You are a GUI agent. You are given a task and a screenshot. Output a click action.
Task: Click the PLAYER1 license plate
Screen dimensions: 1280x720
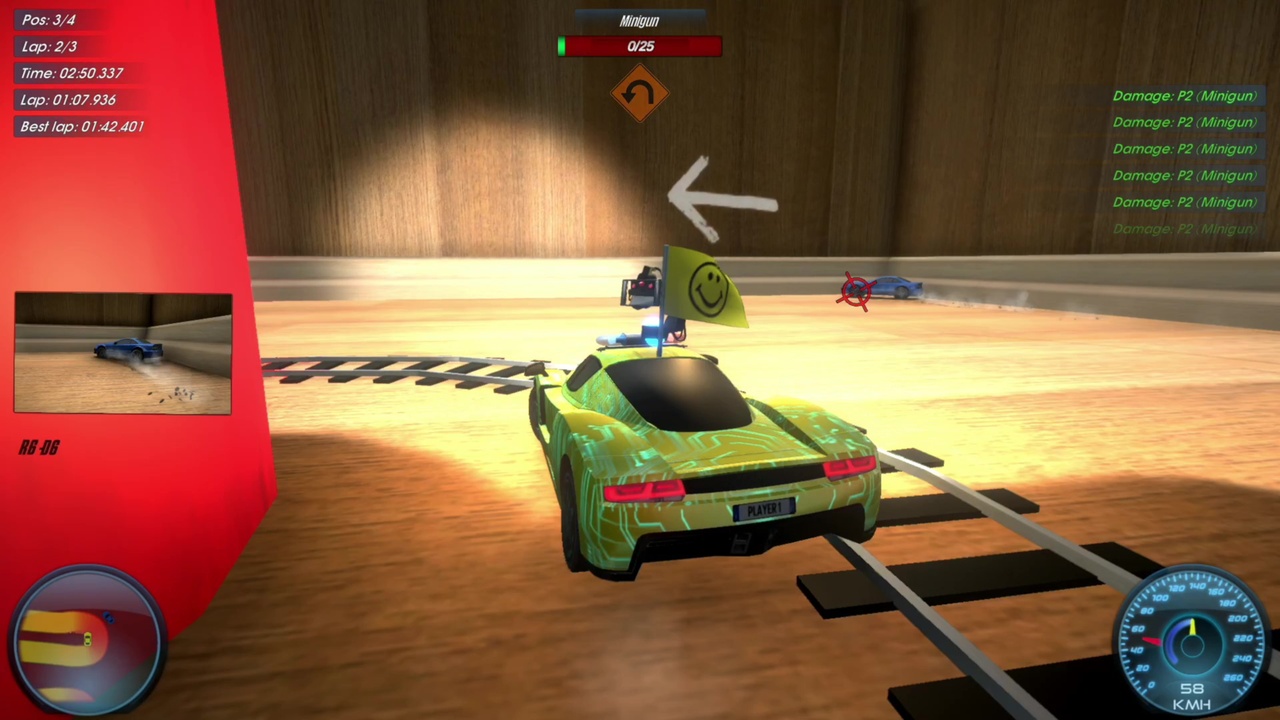(764, 510)
